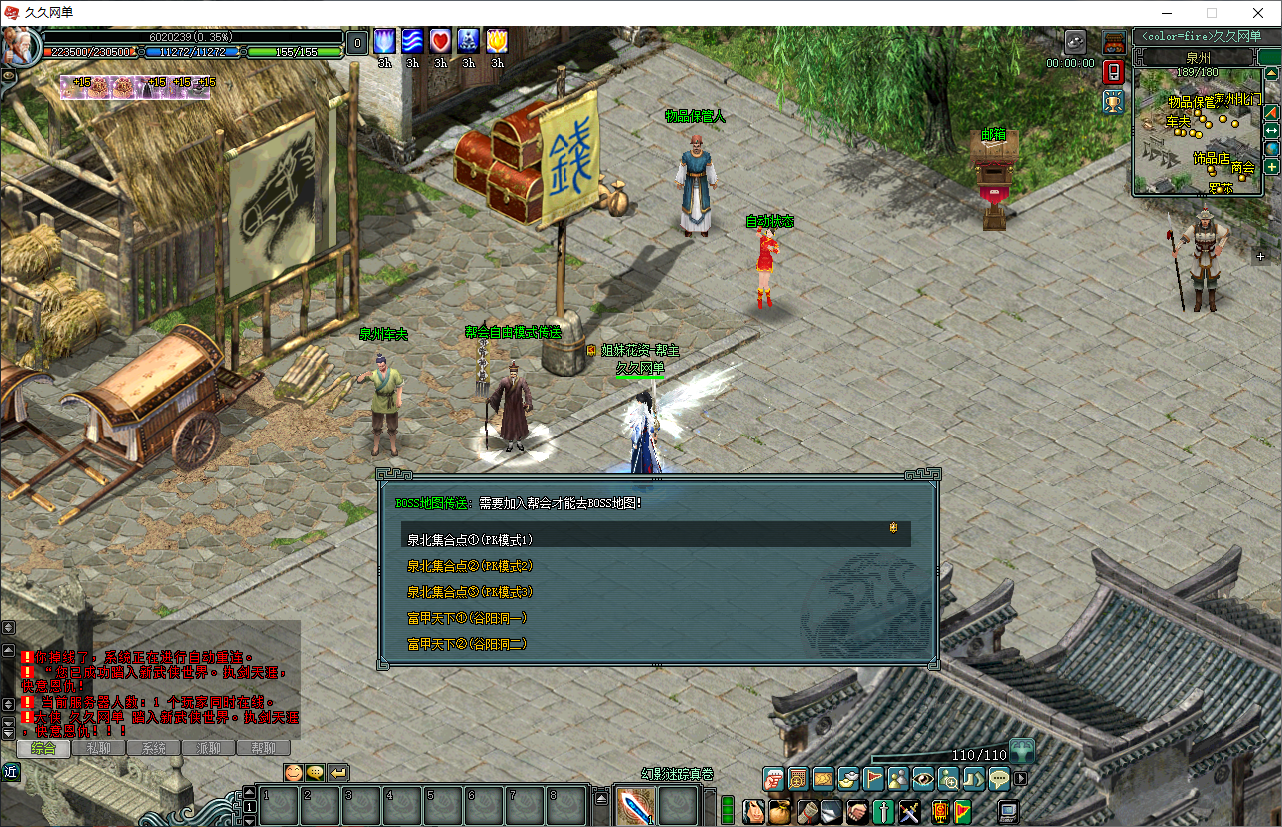Viewport: 1282px width, 827px height.
Task: Toggle the eye view icon
Action: [x=923, y=778]
